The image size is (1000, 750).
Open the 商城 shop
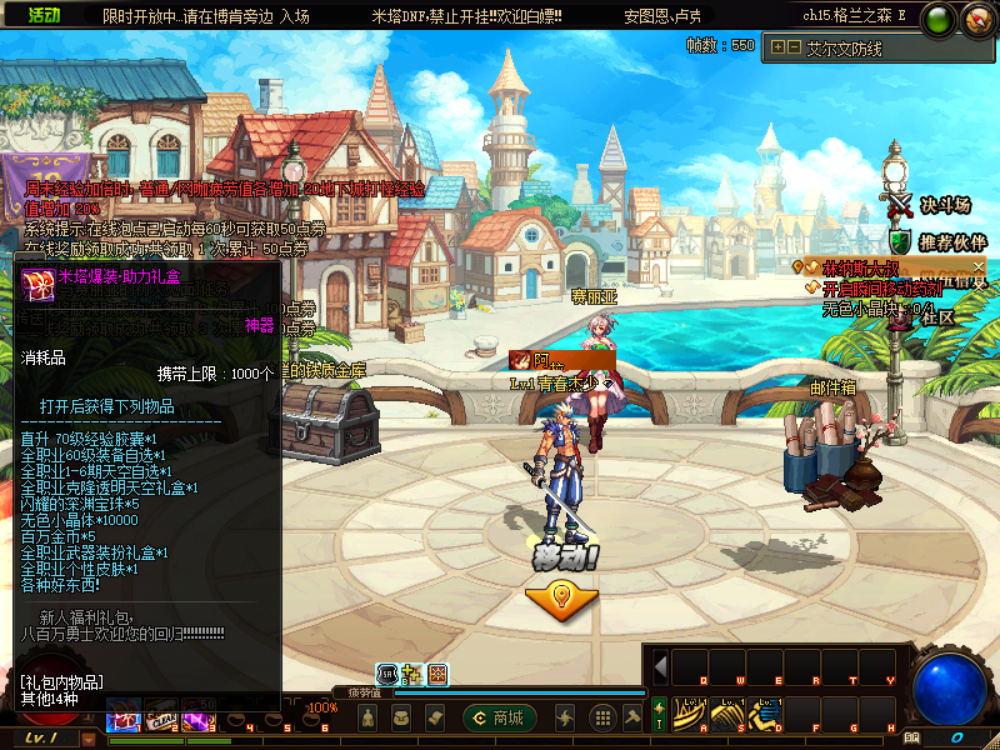498,717
